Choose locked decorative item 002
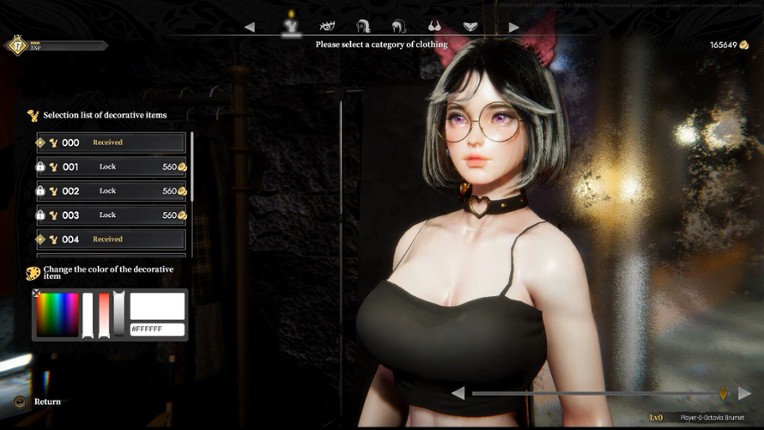This screenshot has width=764, height=430. pyautogui.click(x=111, y=191)
